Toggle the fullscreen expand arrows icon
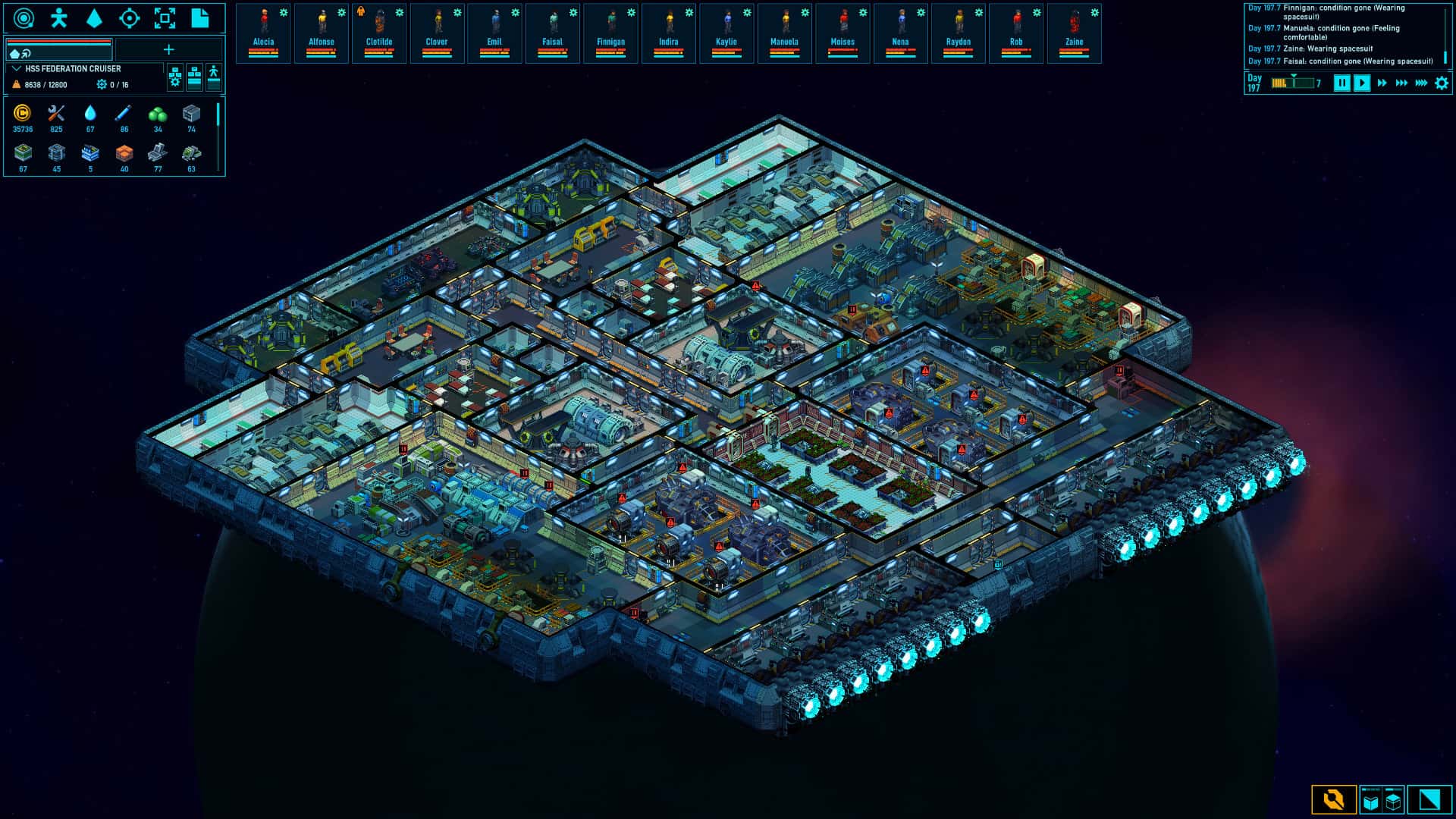Screen dimensions: 1456x819 165,18
